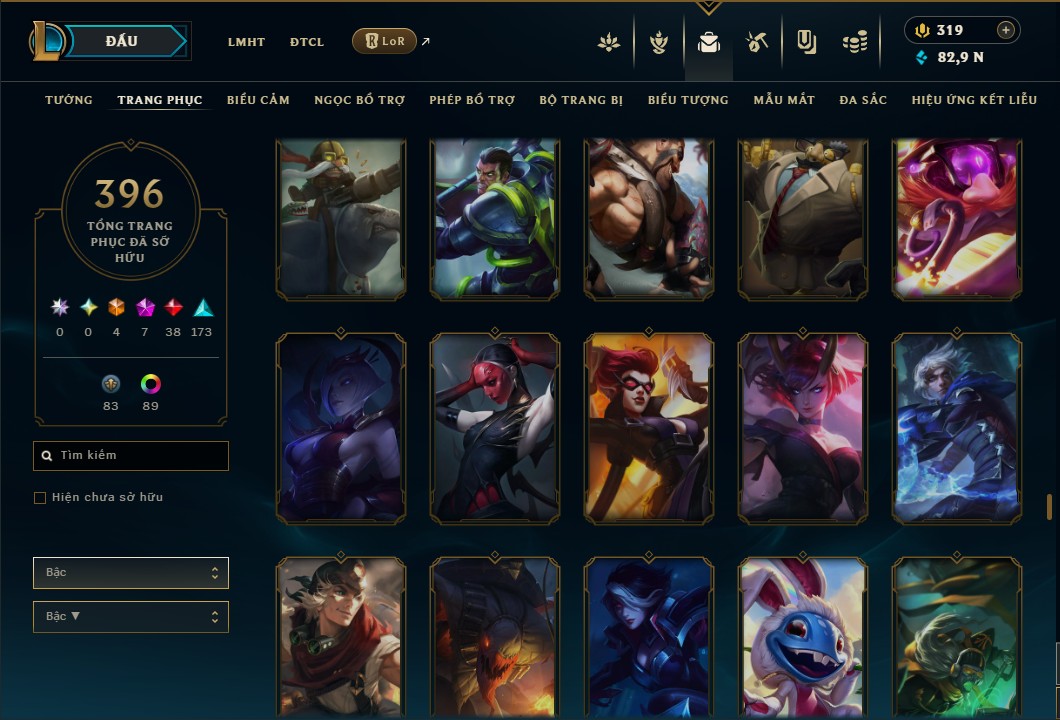Click the Tìm kiếm search field

click(x=131, y=456)
